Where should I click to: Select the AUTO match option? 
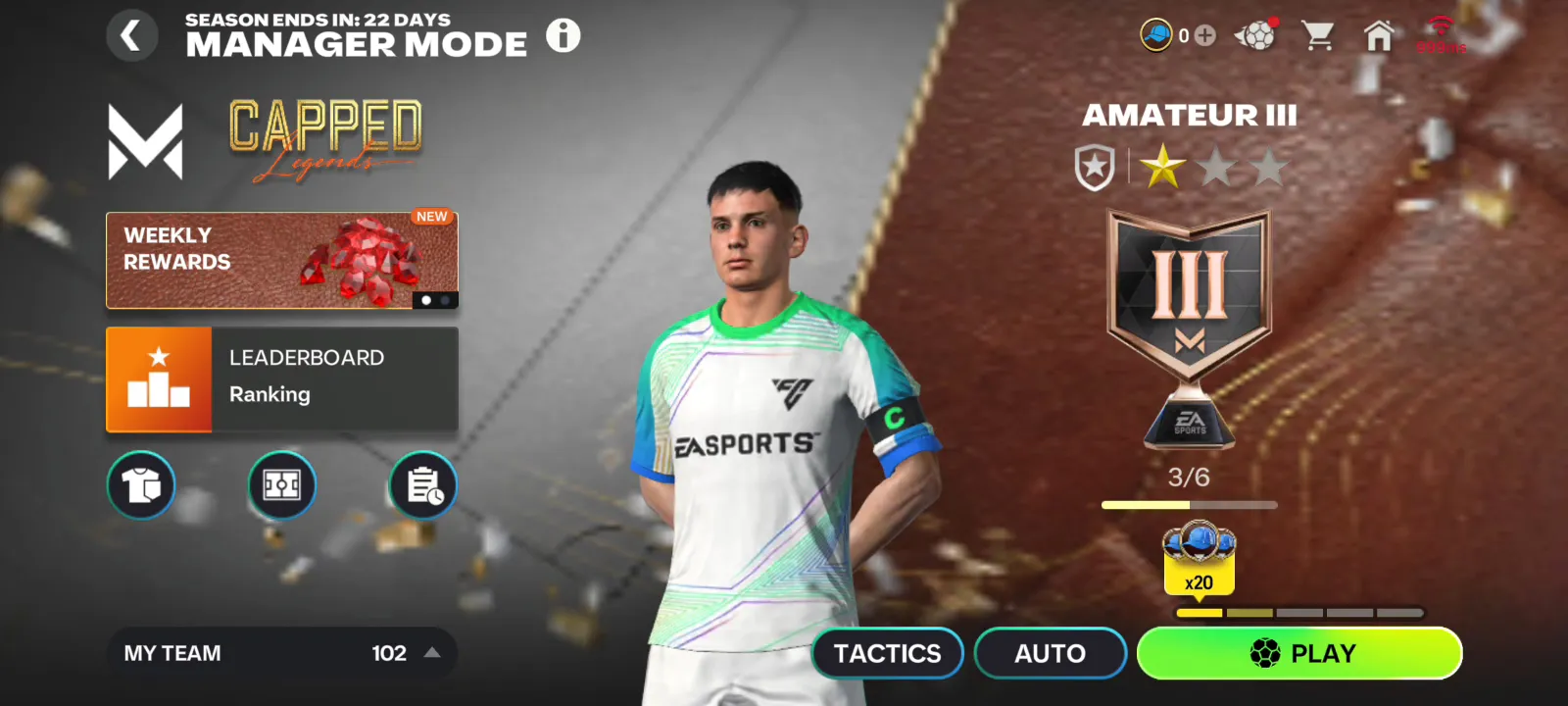(1050, 653)
